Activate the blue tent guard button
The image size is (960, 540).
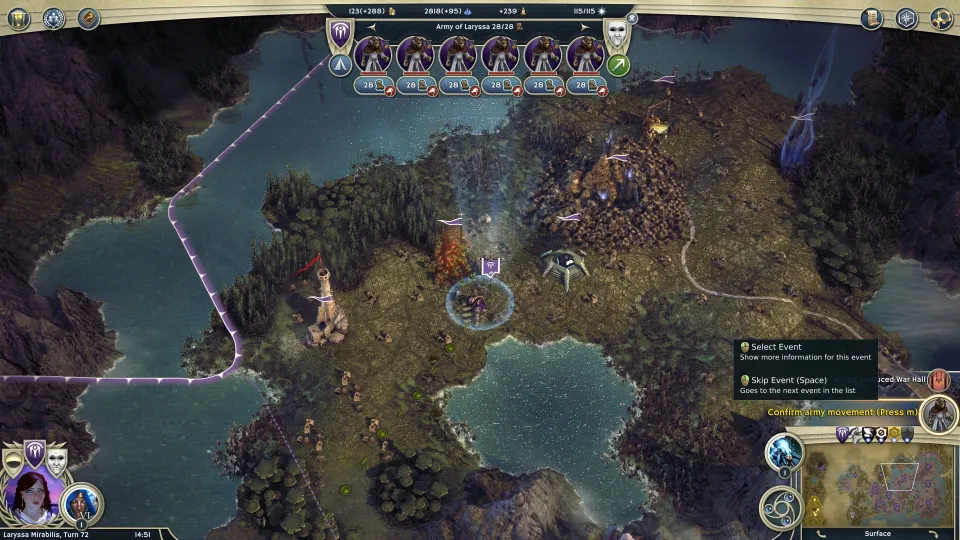(x=340, y=65)
